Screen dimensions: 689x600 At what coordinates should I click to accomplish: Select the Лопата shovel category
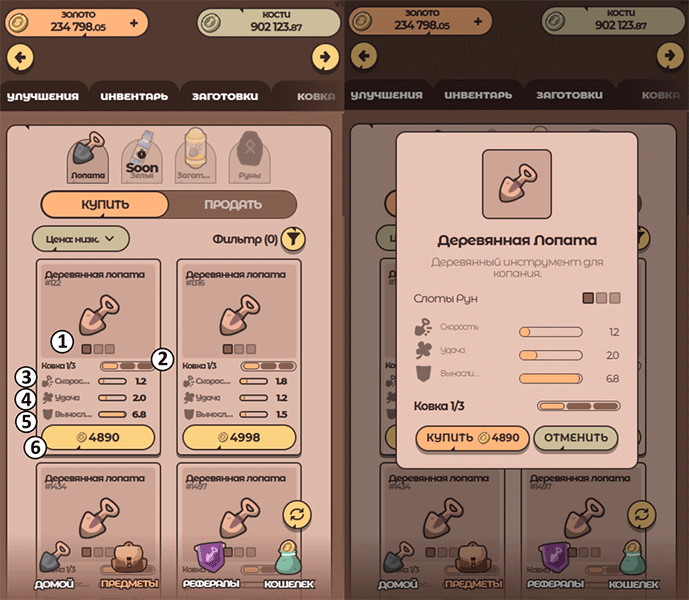point(88,156)
